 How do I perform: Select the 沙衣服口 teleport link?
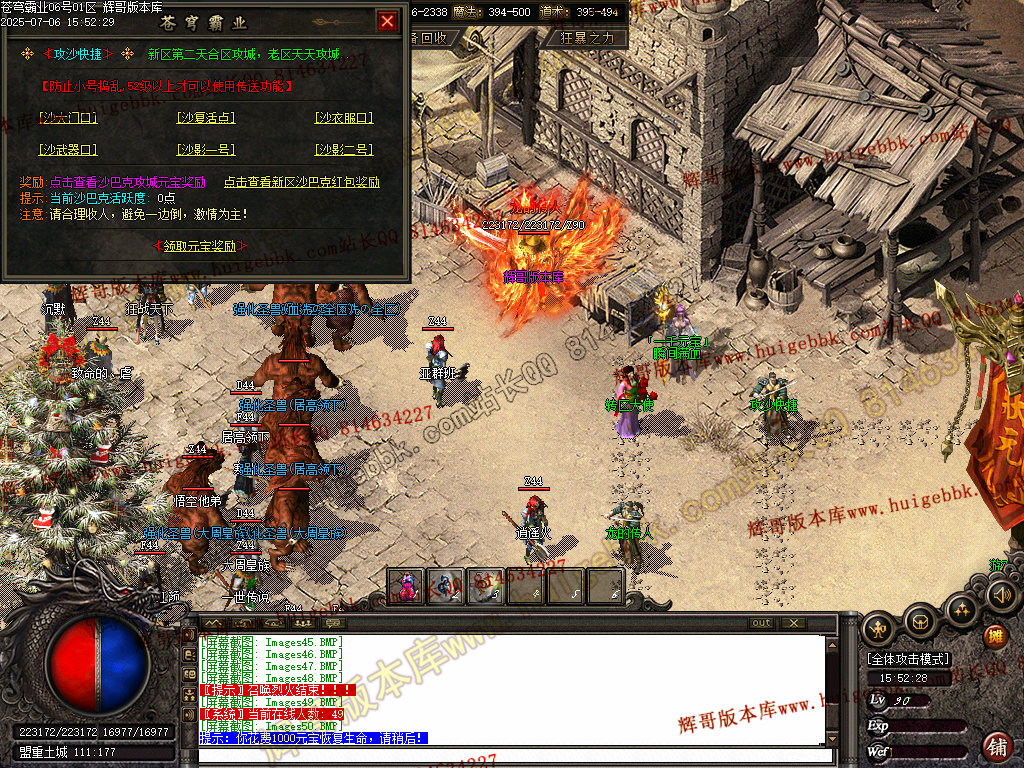(x=344, y=118)
